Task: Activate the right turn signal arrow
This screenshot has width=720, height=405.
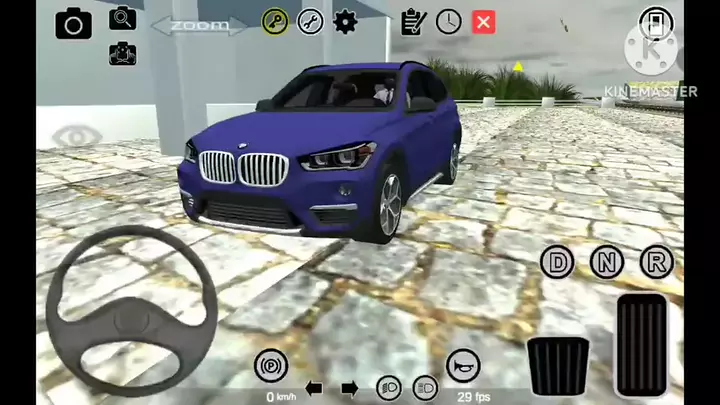Action: point(348,388)
